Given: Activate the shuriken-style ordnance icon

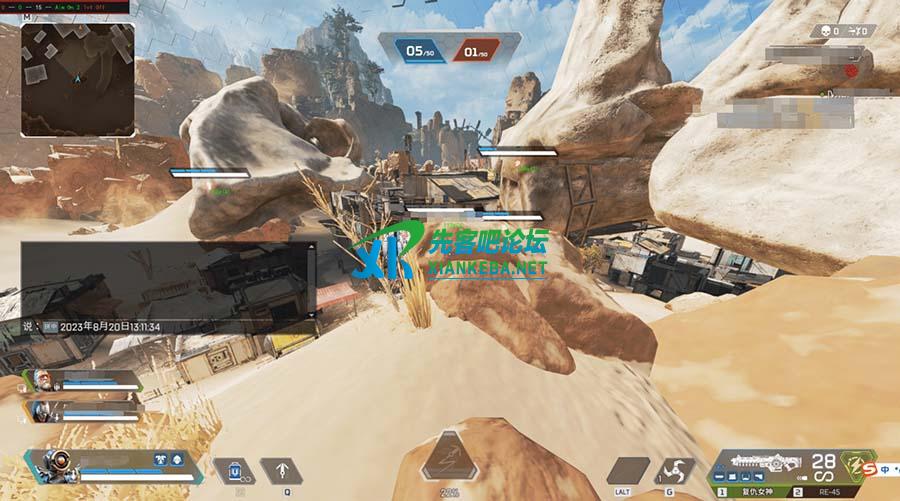Looking at the screenshot, I should tap(675, 471).
